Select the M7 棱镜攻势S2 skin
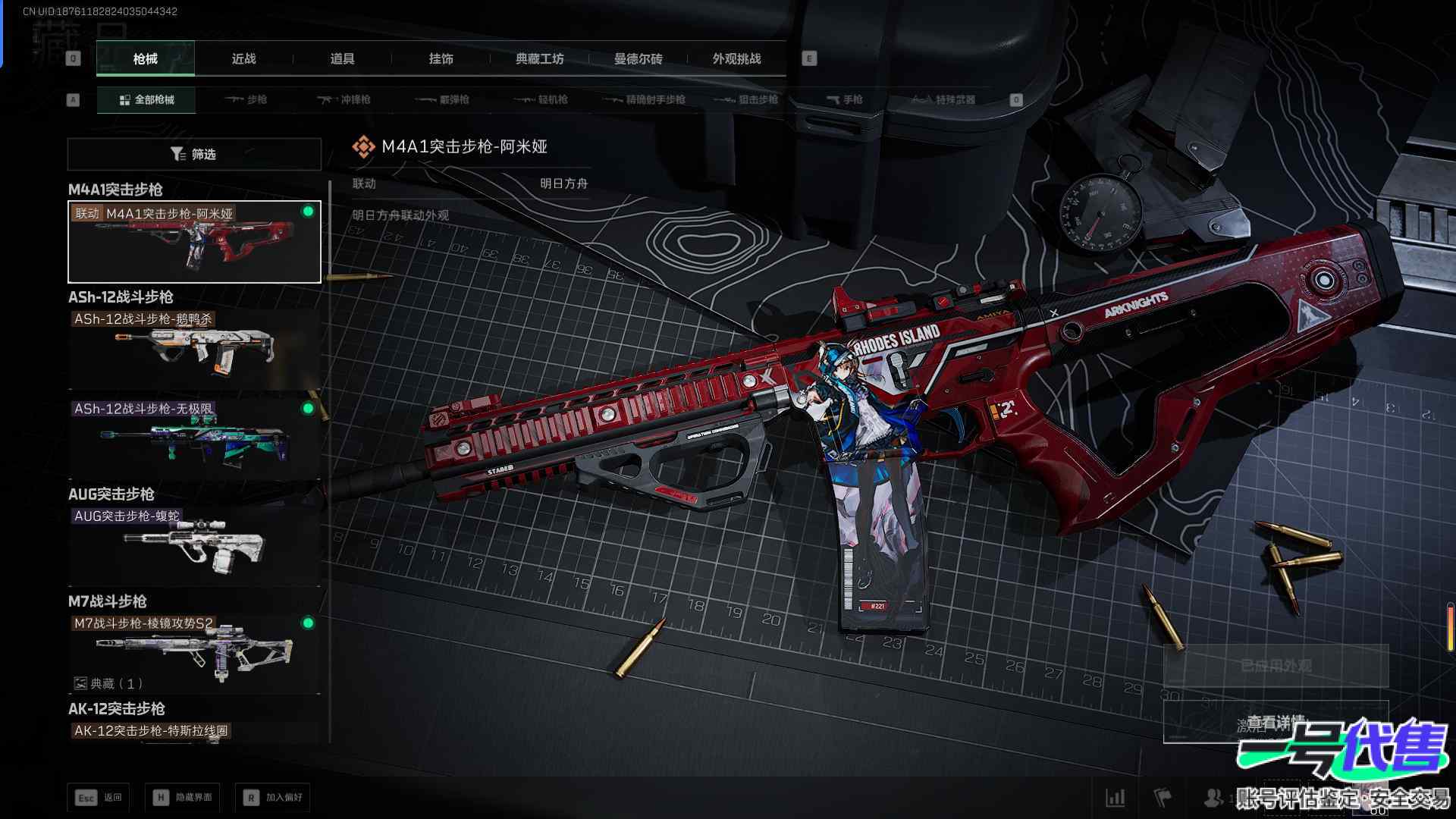Viewport: 1456px width, 819px height. [x=194, y=653]
